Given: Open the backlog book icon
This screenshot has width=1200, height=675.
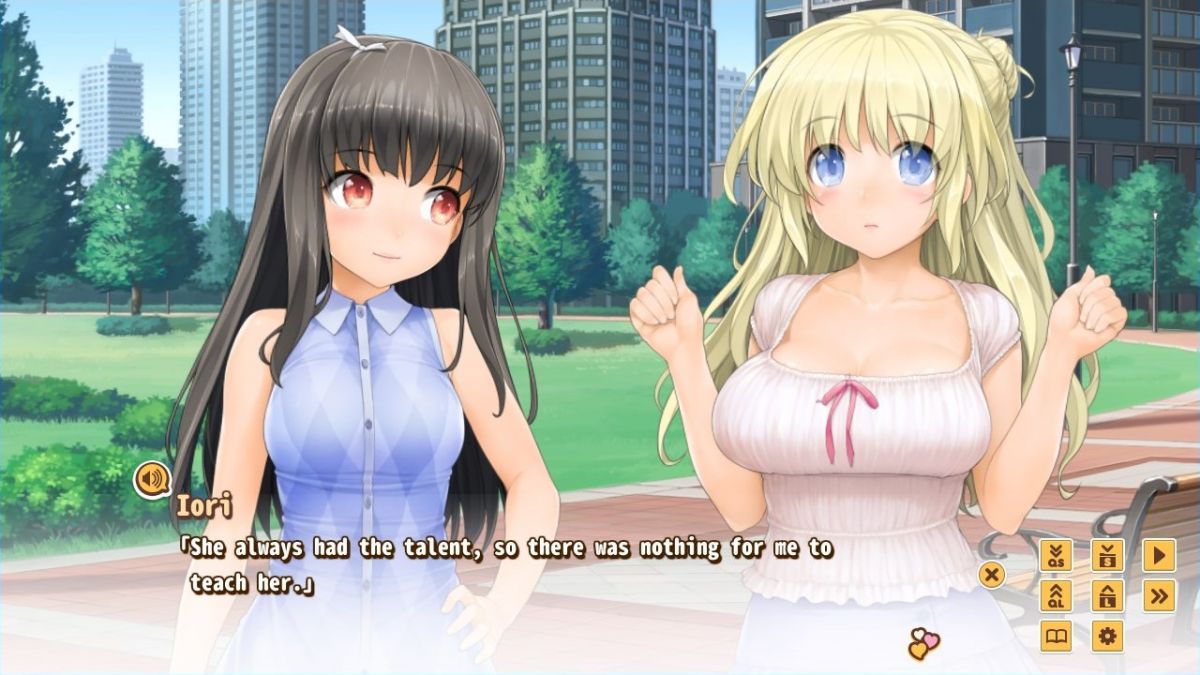Looking at the screenshot, I should pyautogui.click(x=1056, y=636).
